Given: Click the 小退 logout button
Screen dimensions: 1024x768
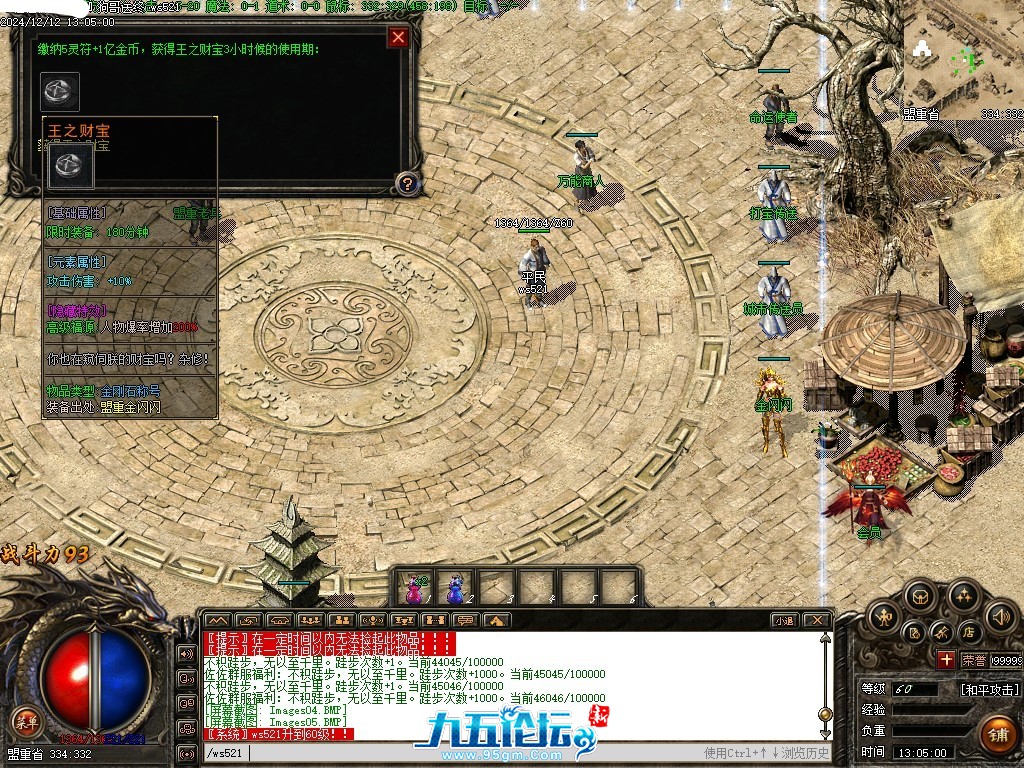Looking at the screenshot, I should [x=784, y=620].
